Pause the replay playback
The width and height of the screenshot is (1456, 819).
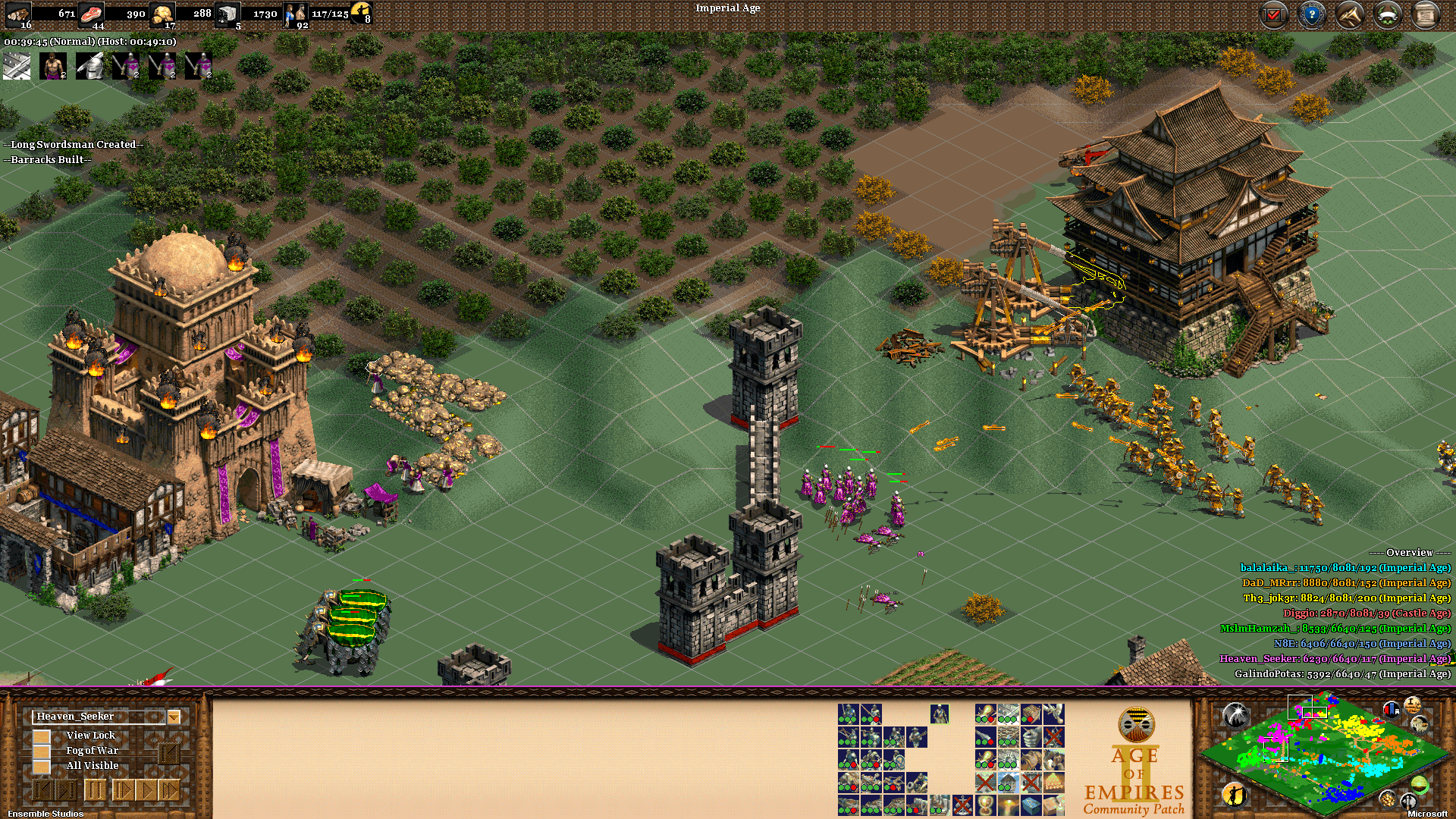tap(95, 791)
